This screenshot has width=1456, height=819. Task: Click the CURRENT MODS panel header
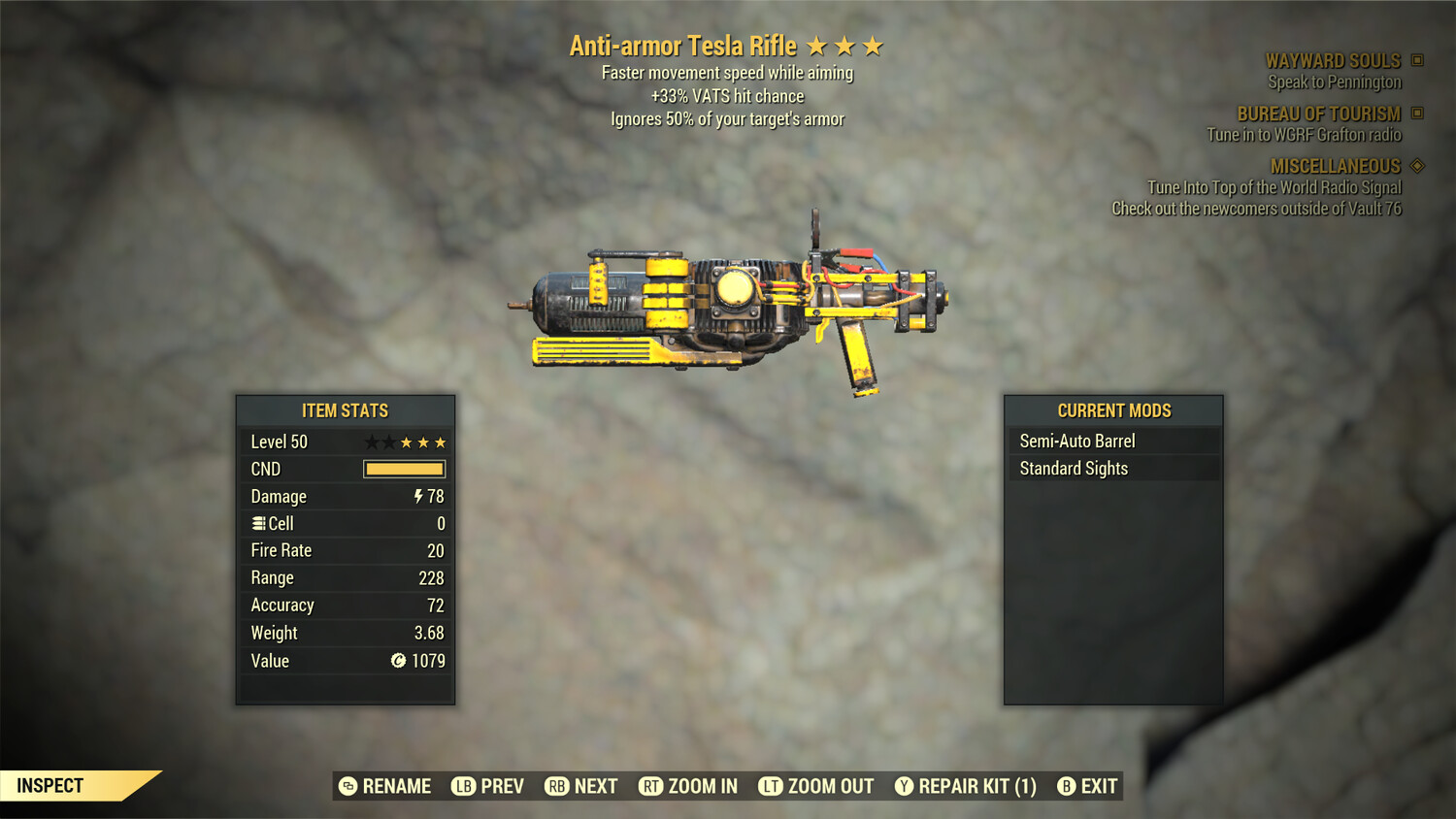click(1113, 409)
